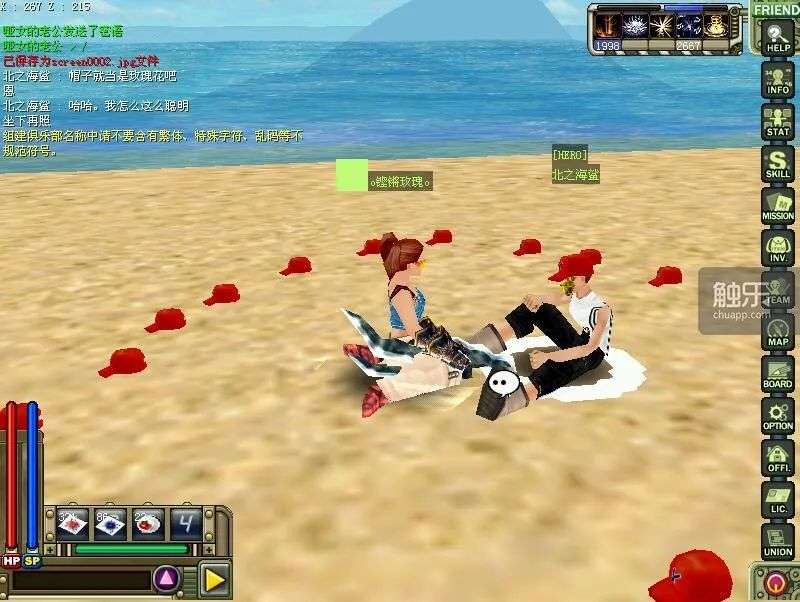
Task: Show the INFO window
Action: 777,79
